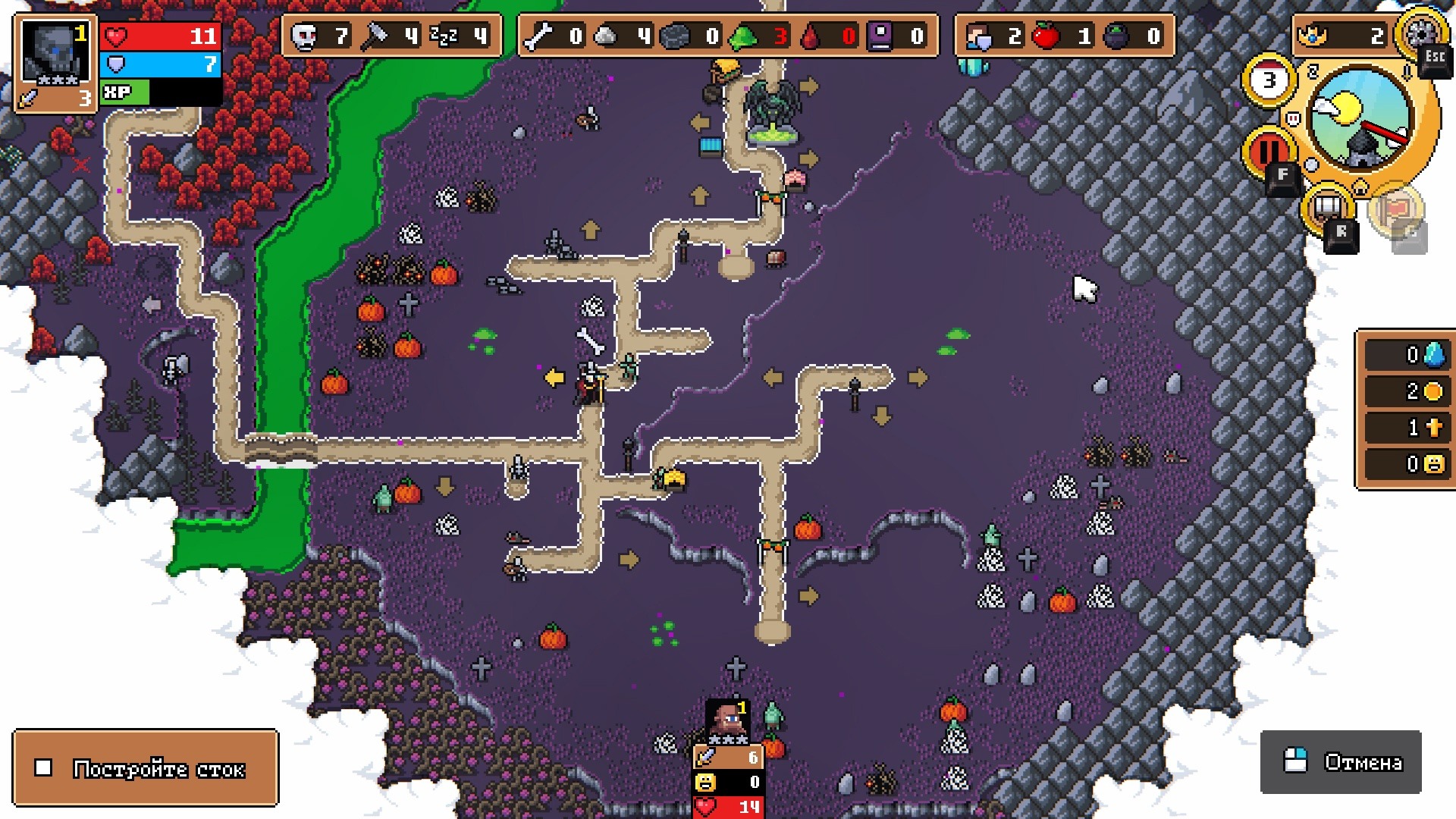This screenshot has width=1456, height=819.
Task: Select the skeleton hero portrait
Action: tap(55, 63)
